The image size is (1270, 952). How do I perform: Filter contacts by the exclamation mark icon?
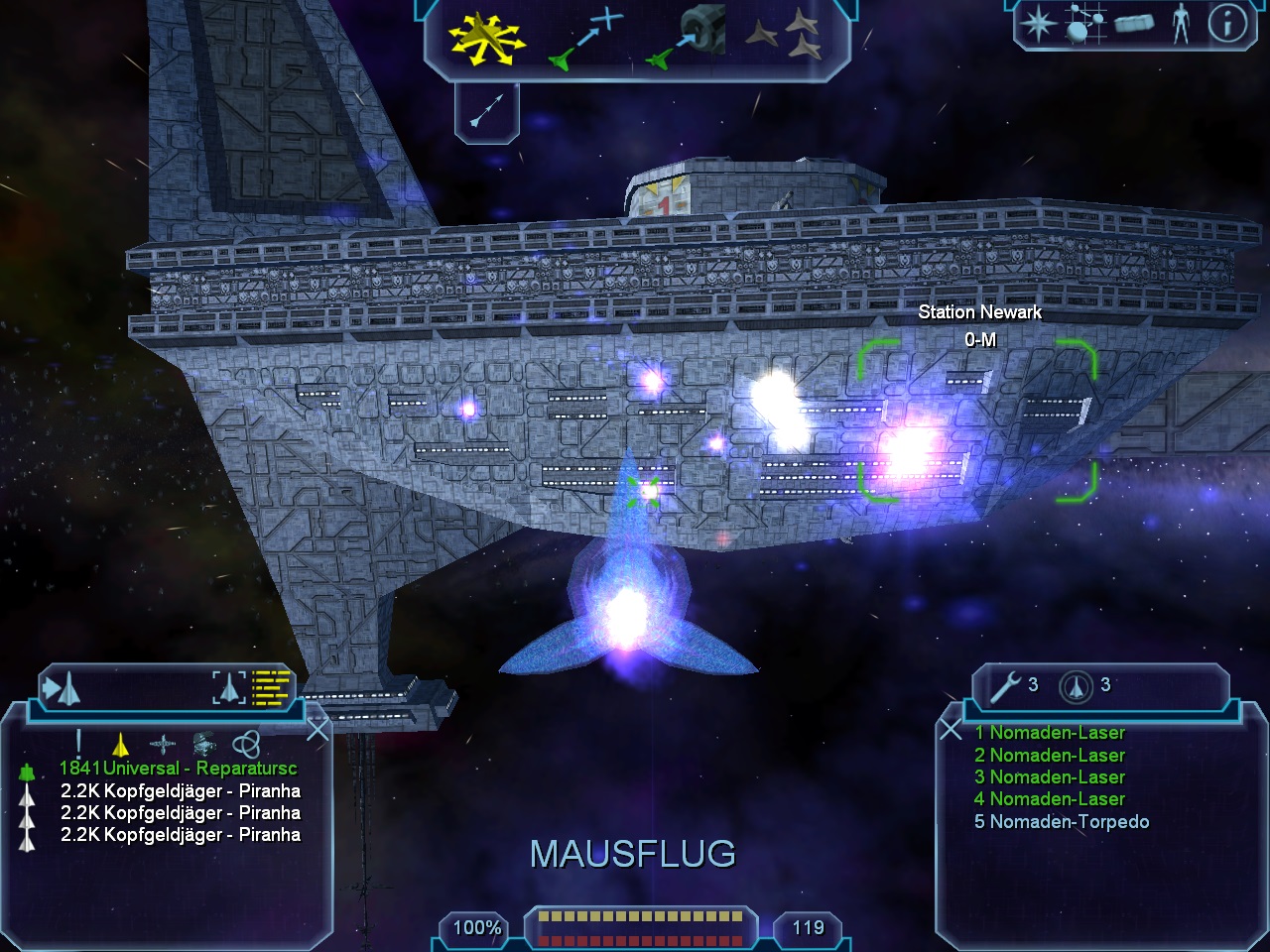point(78,744)
